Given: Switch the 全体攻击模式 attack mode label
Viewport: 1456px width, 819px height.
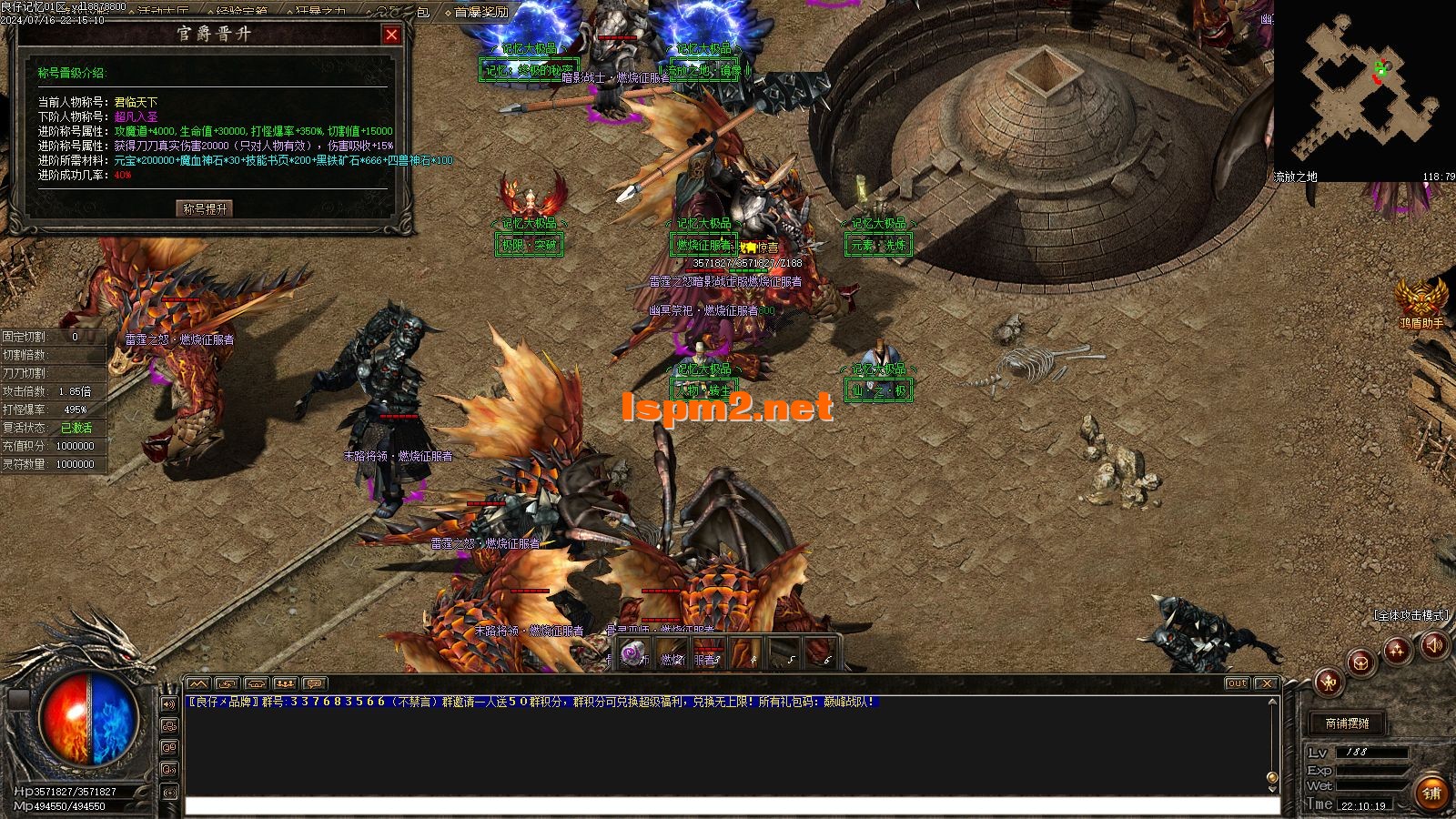Looking at the screenshot, I should coord(1410,615).
